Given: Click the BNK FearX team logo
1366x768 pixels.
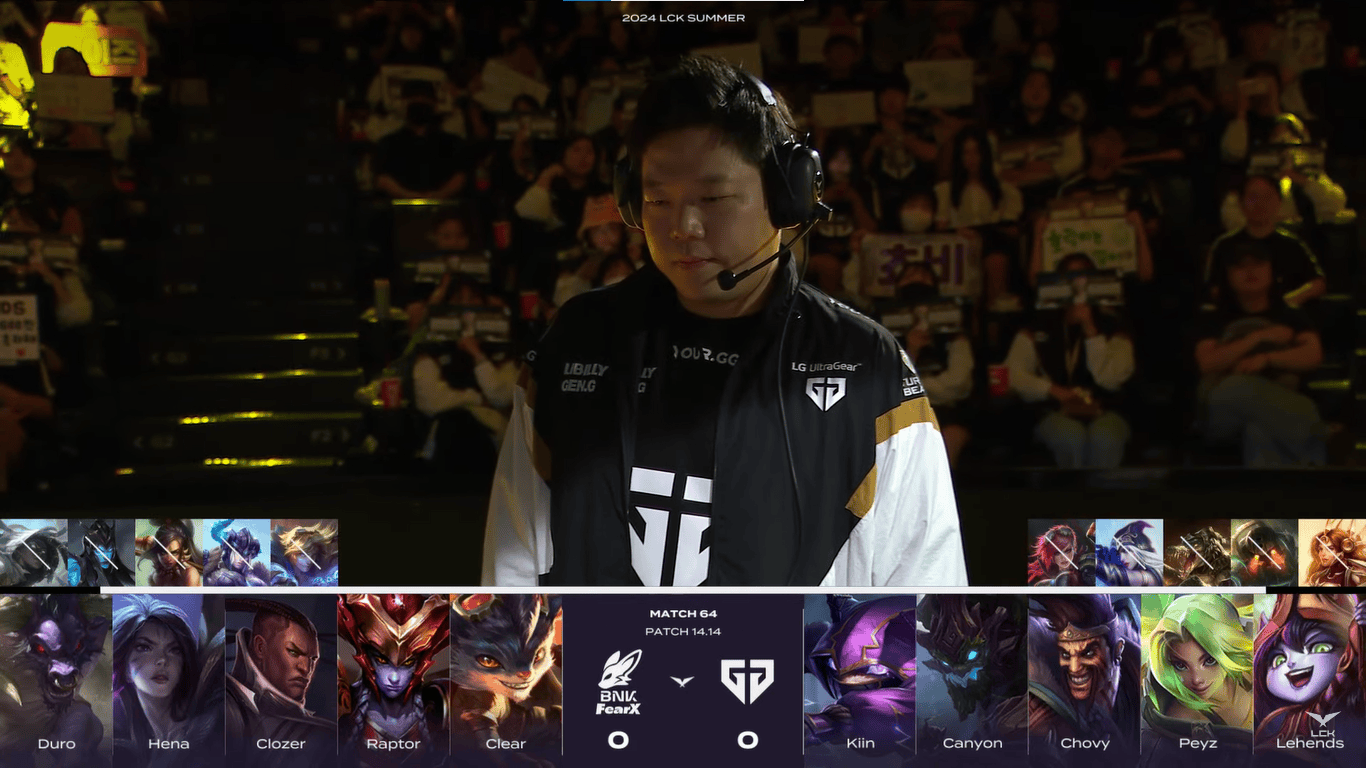Looking at the screenshot, I should point(619,682).
